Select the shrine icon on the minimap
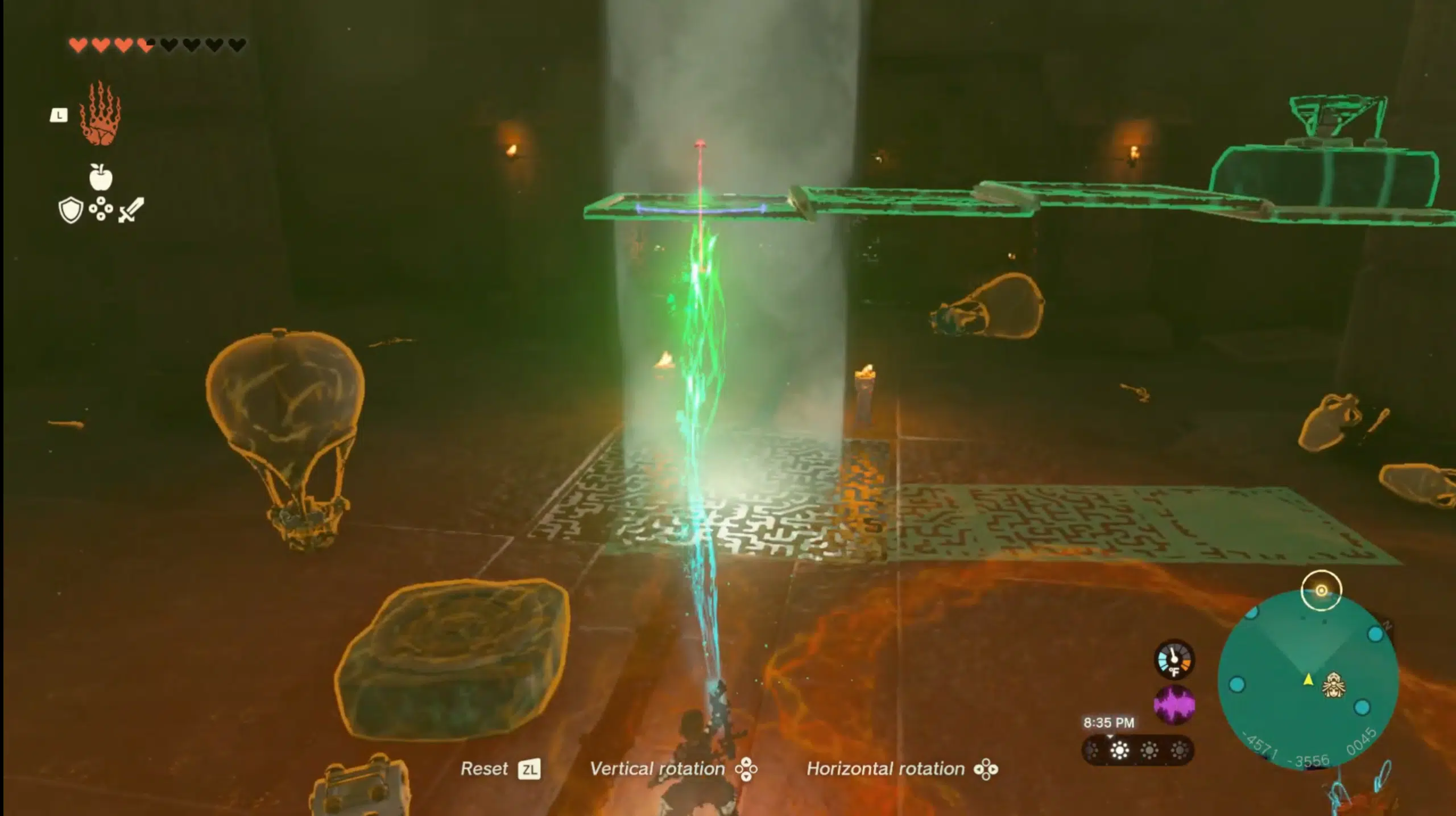Image resolution: width=1456 pixels, height=816 pixels. [1333, 685]
